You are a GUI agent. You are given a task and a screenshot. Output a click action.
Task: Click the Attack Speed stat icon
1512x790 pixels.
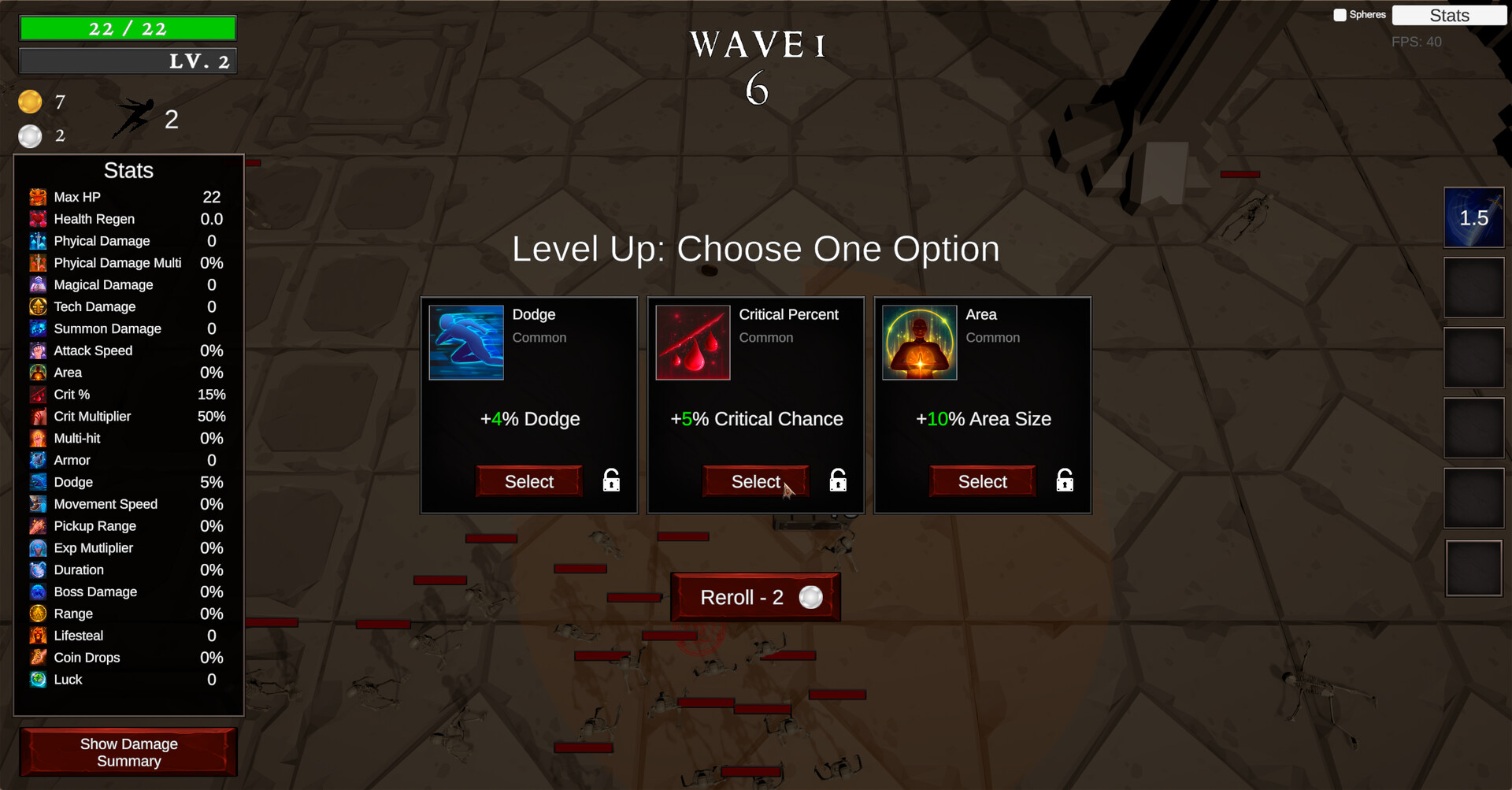pyautogui.click(x=37, y=350)
